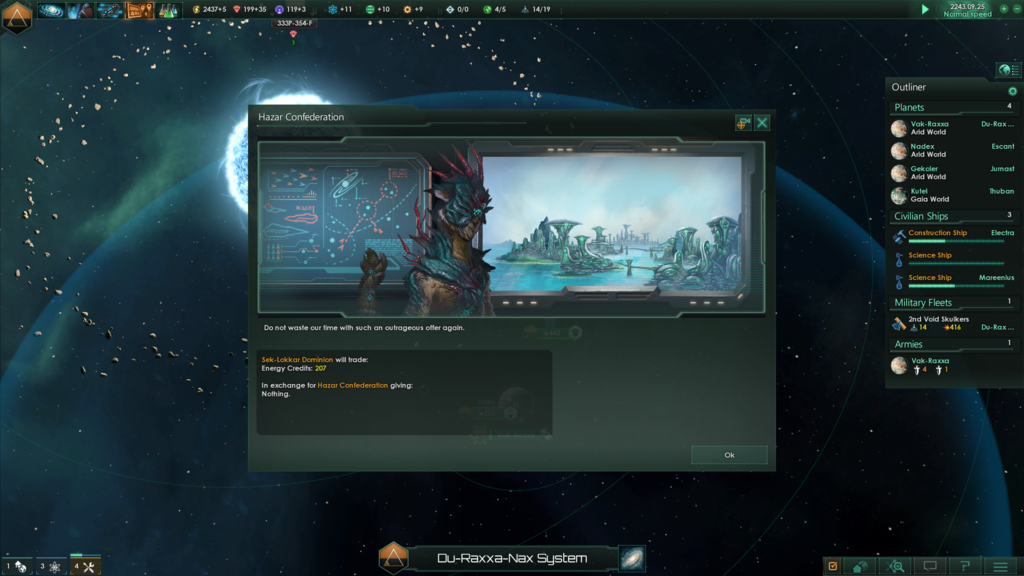Open the technology flasks research view
The image size is (1024, 576).
(168, 11)
